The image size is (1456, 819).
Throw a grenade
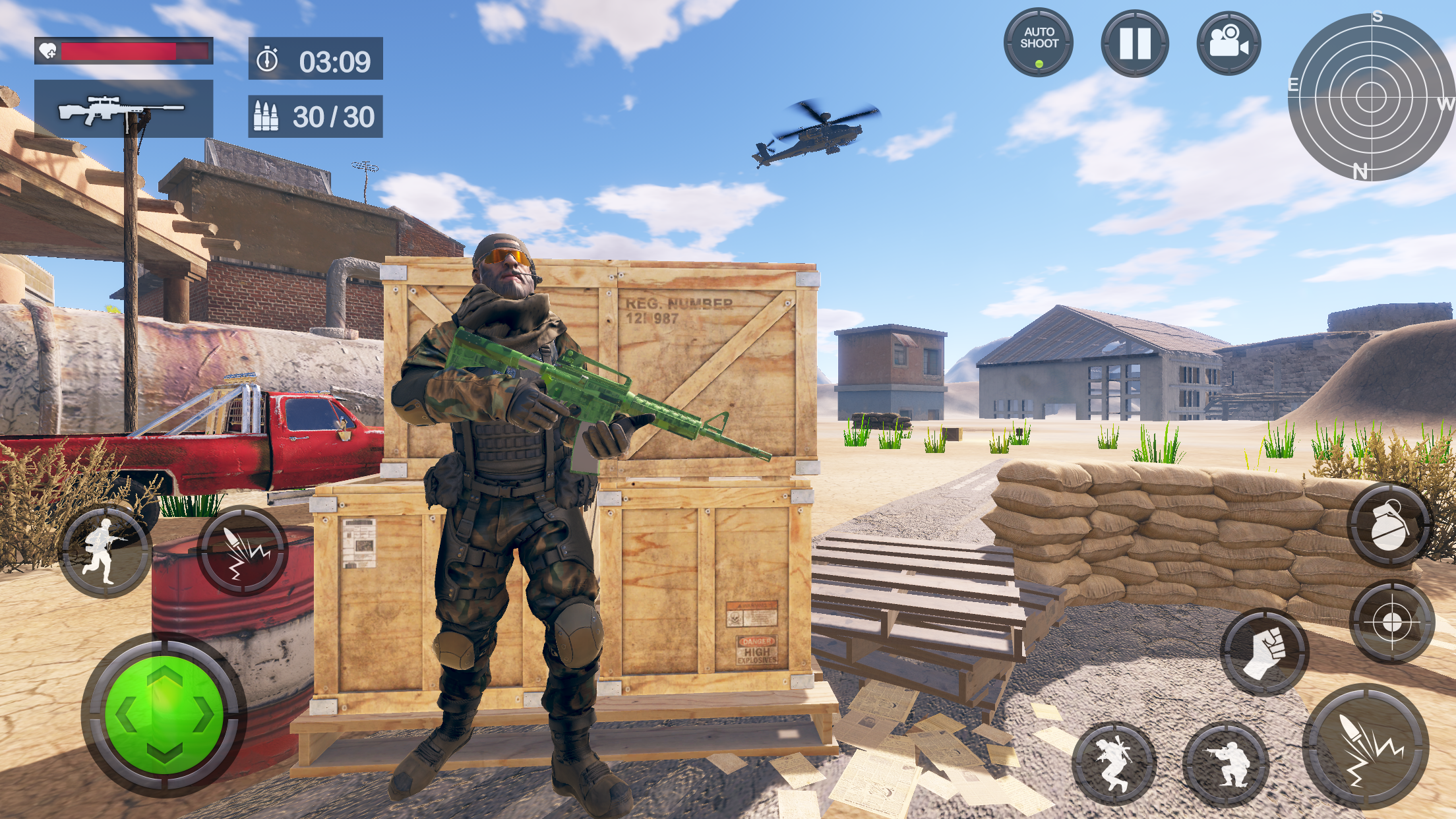(x=1389, y=524)
